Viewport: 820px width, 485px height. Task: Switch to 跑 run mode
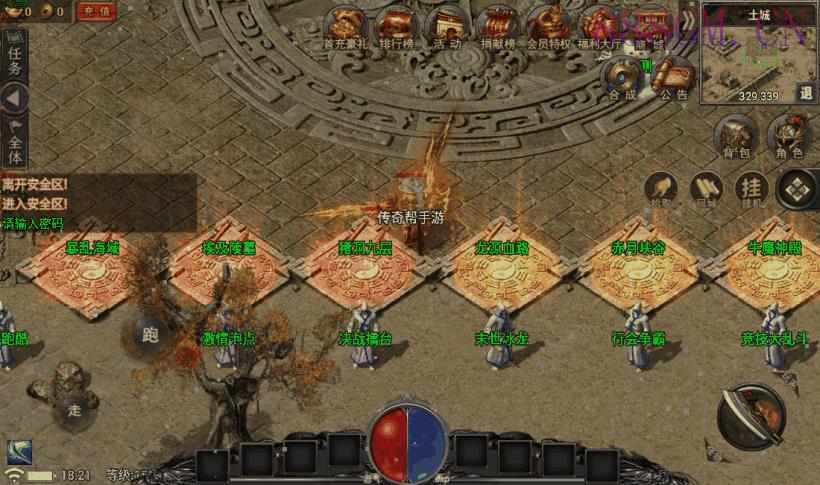(x=151, y=333)
